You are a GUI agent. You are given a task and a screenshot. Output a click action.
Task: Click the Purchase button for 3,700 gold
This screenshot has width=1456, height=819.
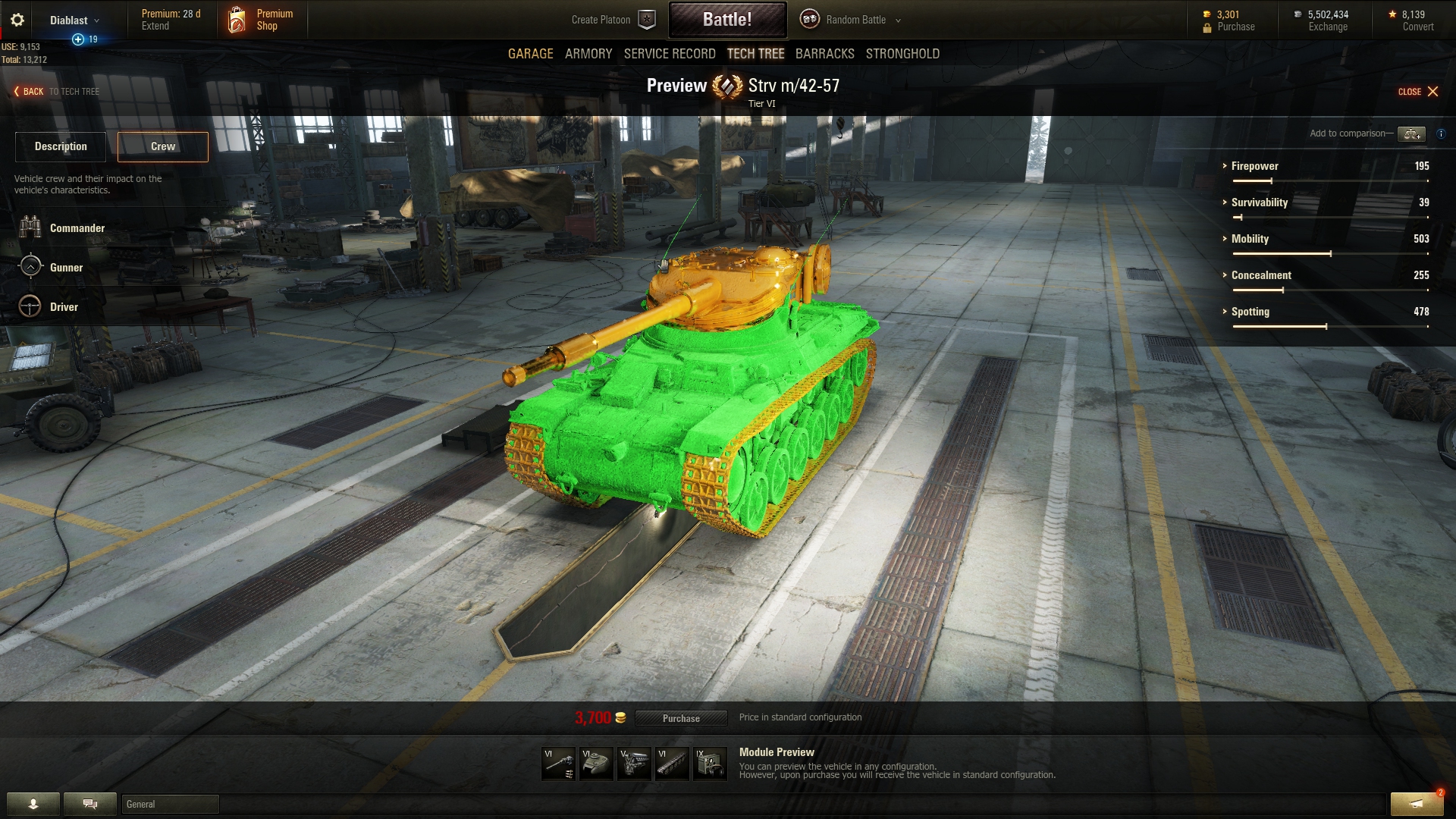pyautogui.click(x=681, y=718)
